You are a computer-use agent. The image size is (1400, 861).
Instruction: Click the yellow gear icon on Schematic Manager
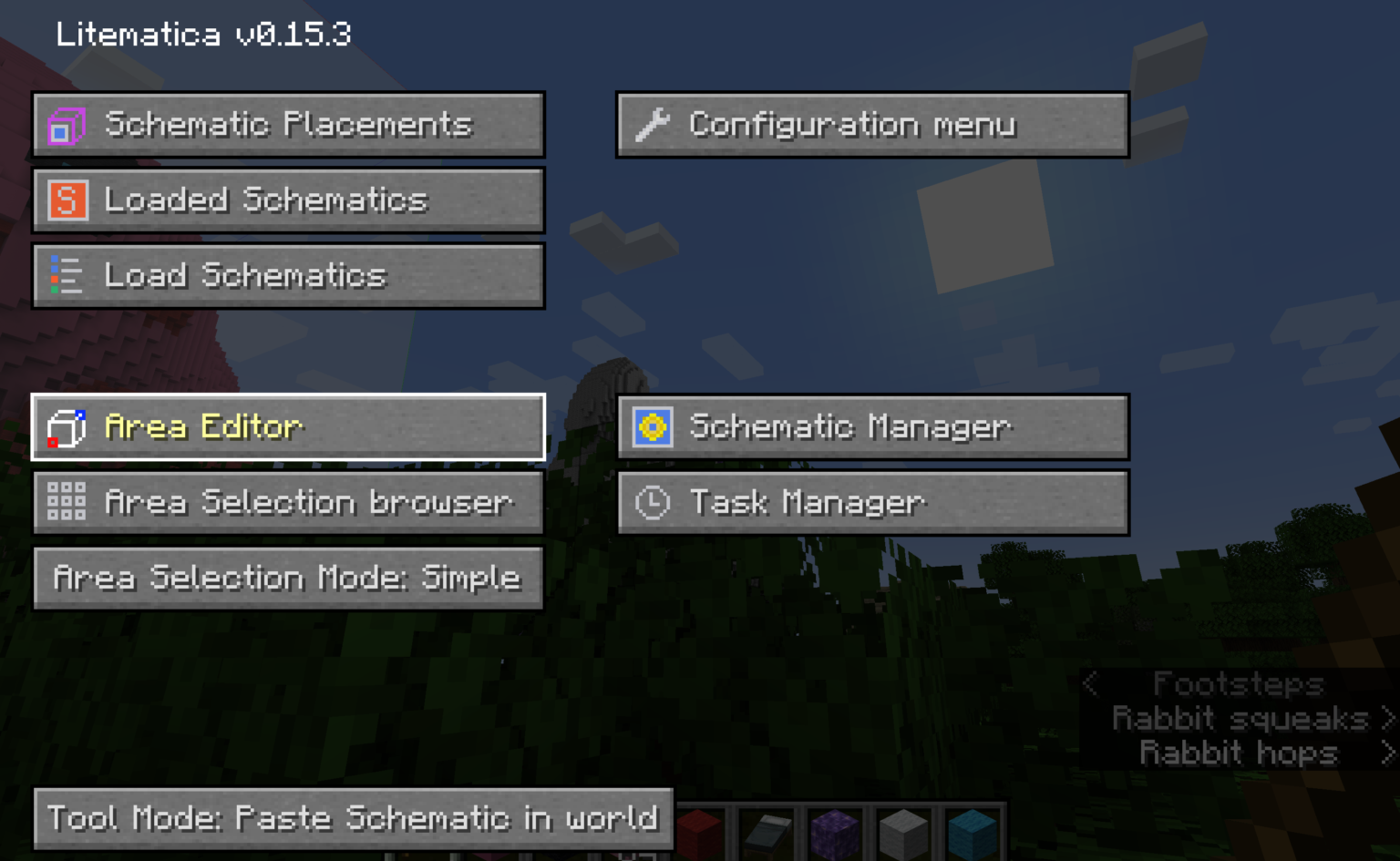coord(651,426)
